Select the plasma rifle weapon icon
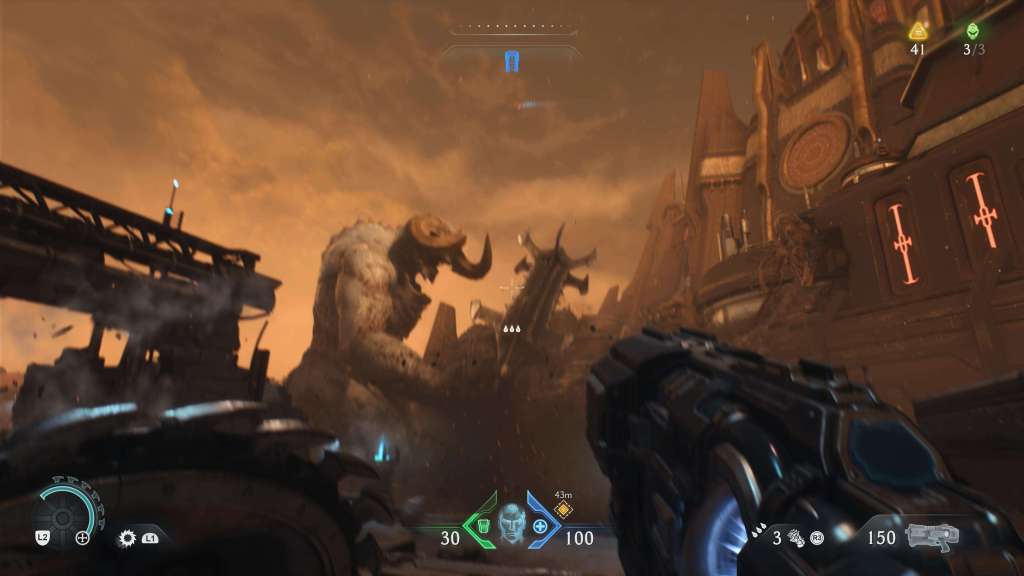1024x576 pixels. [x=932, y=535]
